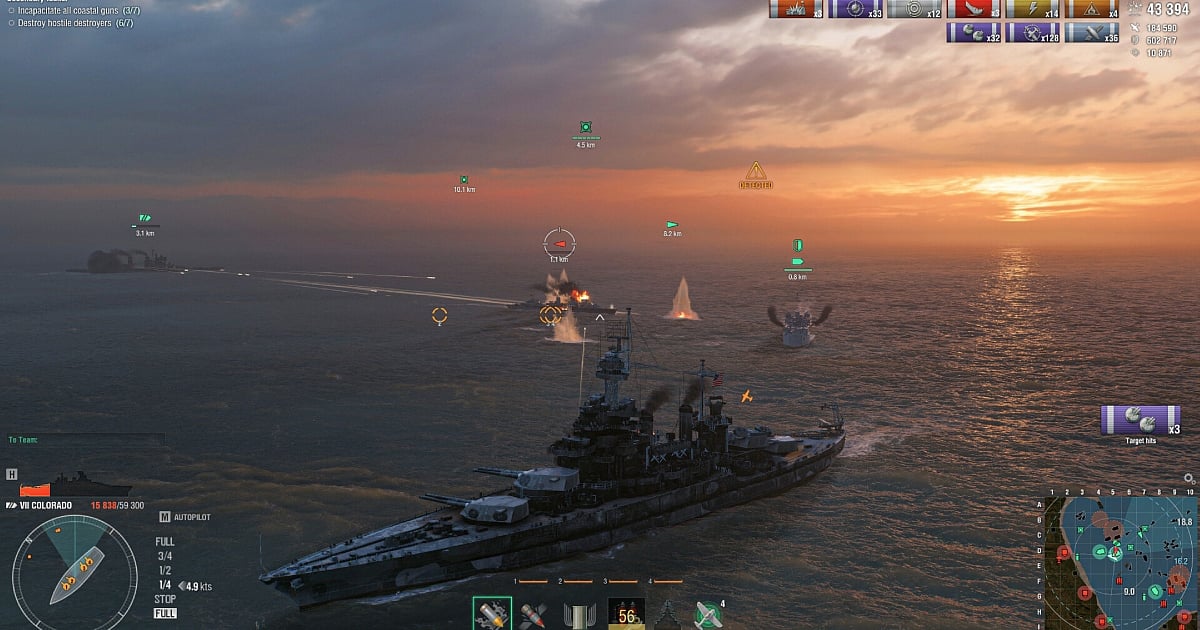Click the plane shot down ribbon

click(1090, 33)
